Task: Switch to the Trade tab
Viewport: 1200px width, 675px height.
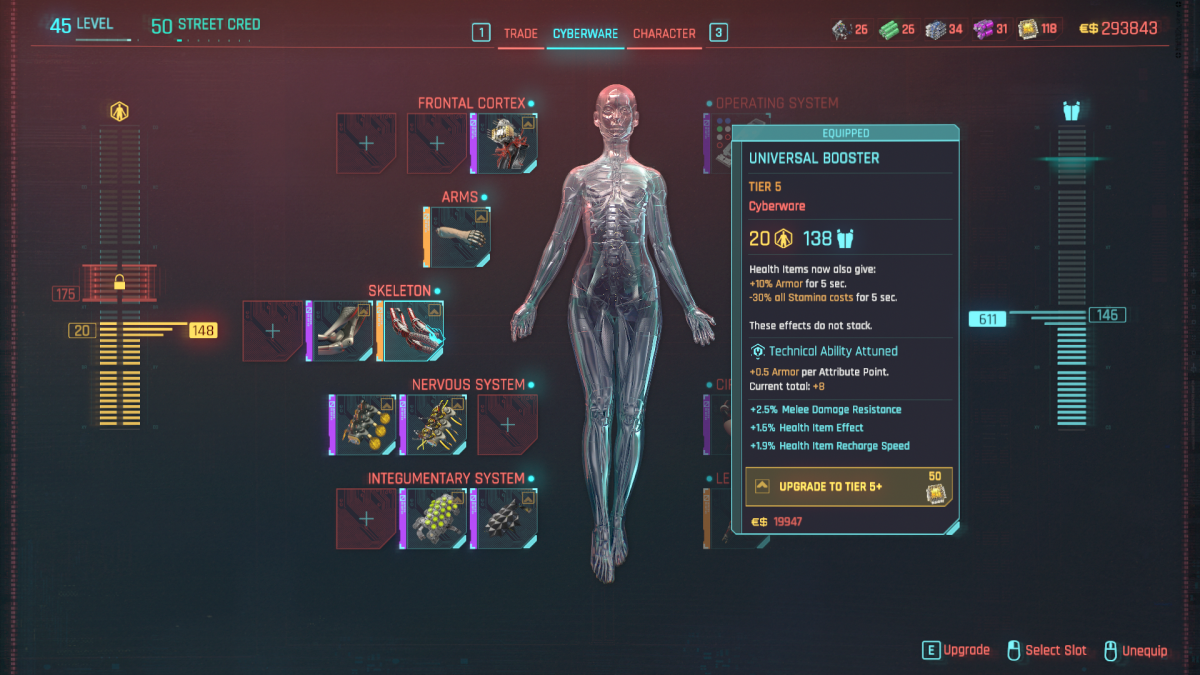Action: tap(520, 33)
